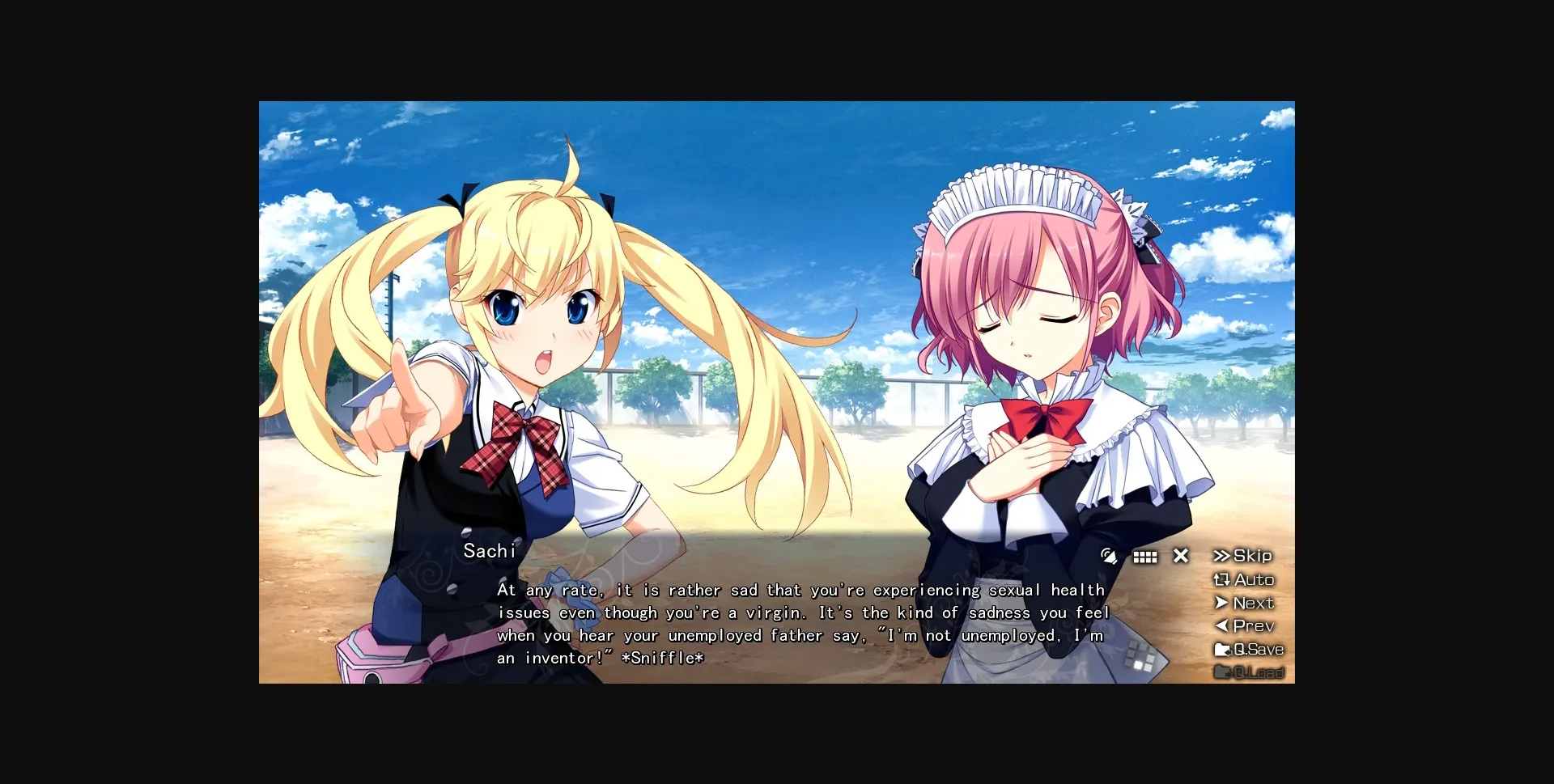Advance dialogue with the Next button
The width and height of the screenshot is (1554, 784).
click(1249, 603)
